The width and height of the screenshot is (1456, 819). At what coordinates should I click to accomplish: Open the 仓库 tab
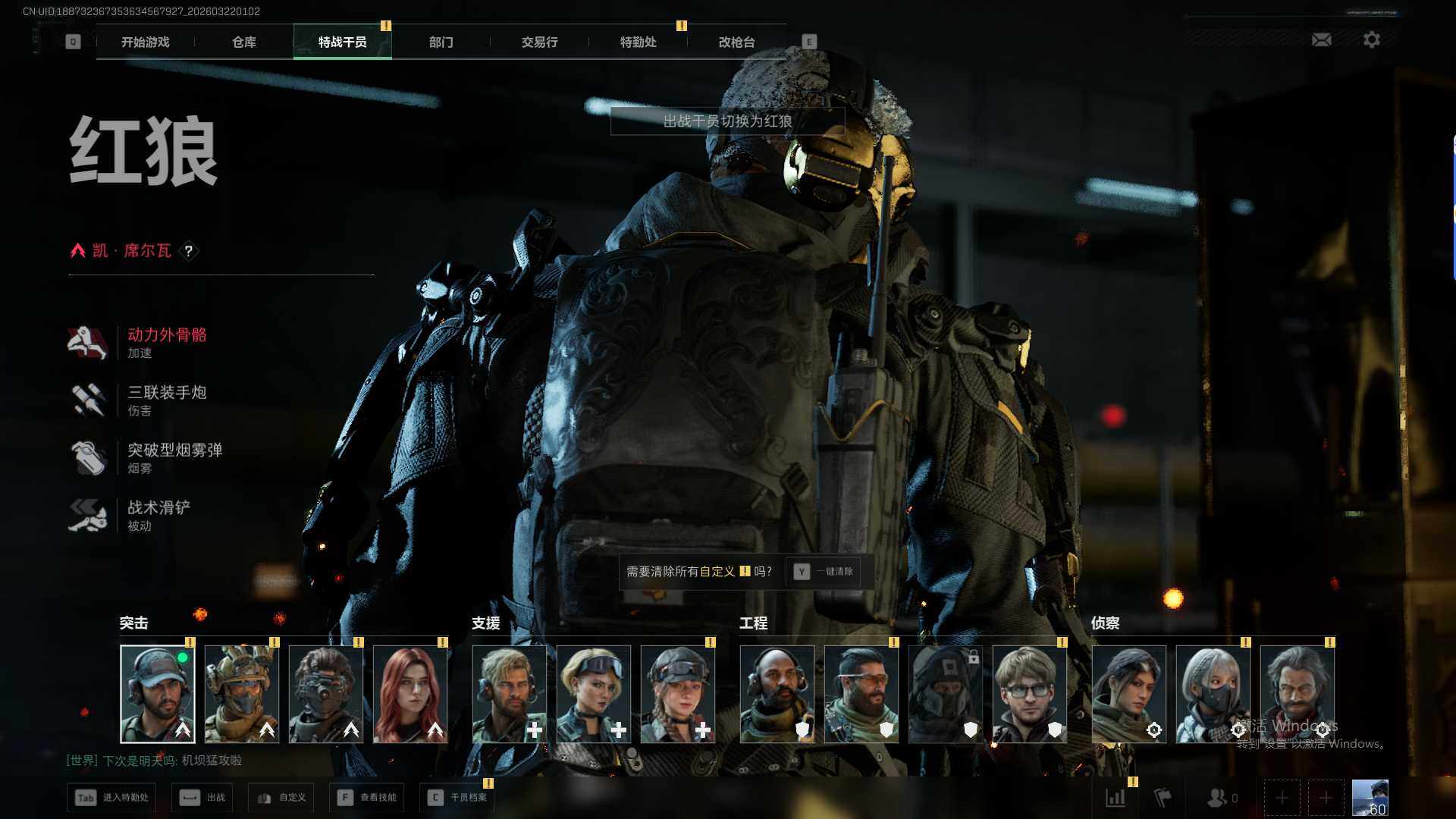(x=244, y=42)
